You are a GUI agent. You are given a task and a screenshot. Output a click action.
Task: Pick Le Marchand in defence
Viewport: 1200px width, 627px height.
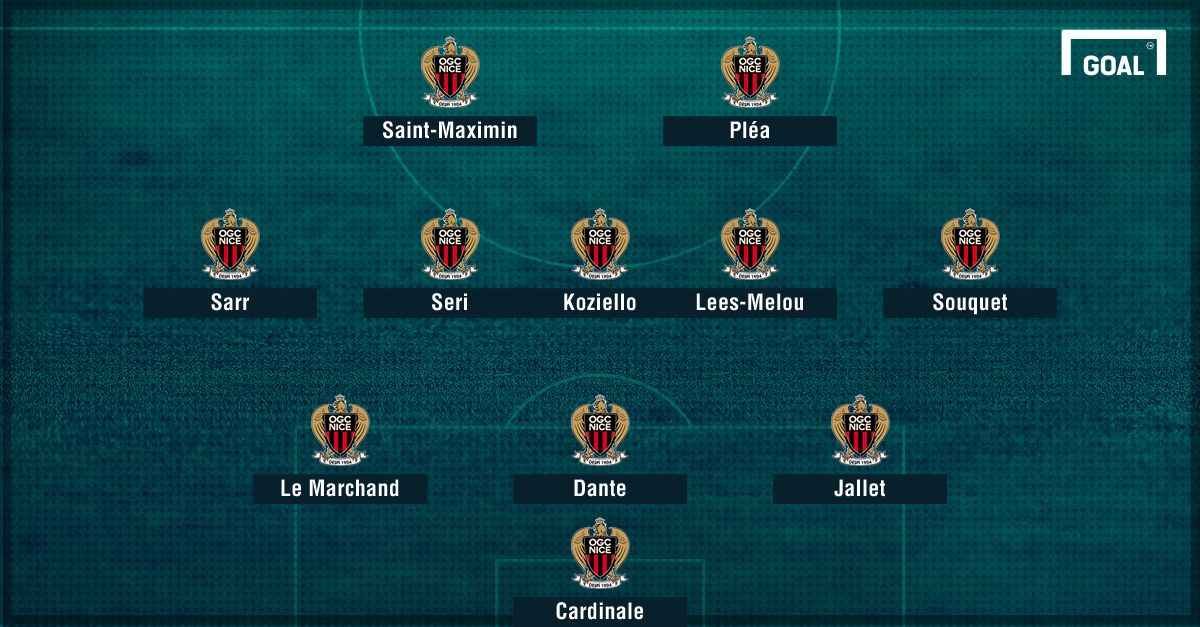[340, 489]
